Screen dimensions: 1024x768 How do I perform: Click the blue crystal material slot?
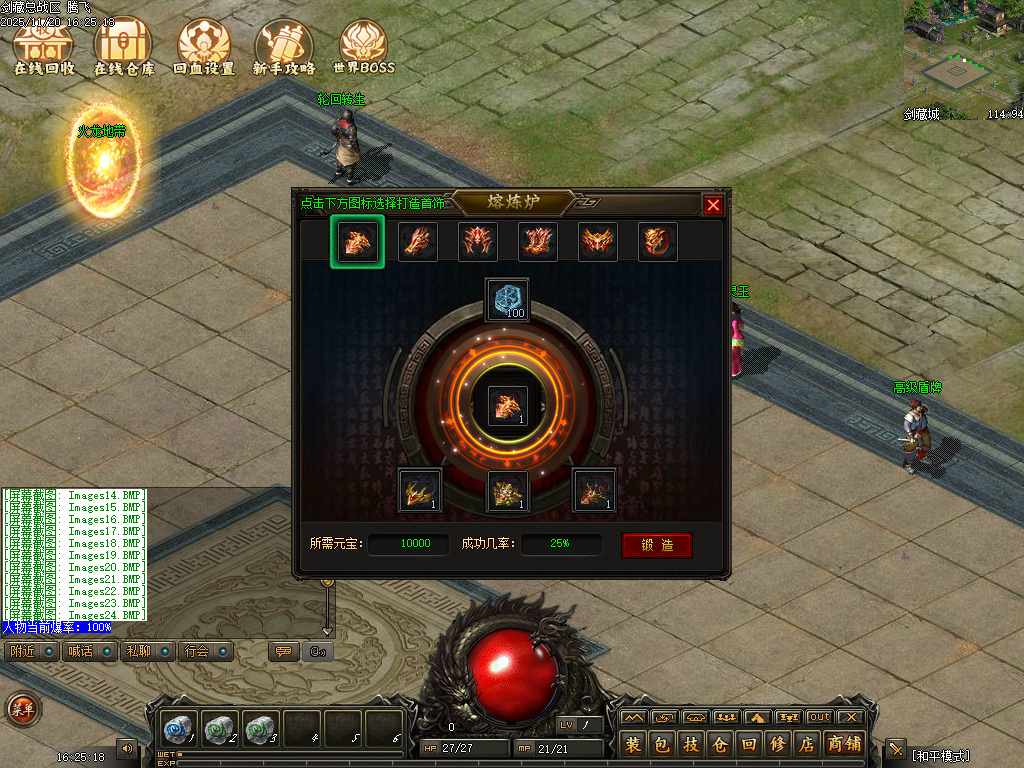pyautogui.click(x=507, y=300)
